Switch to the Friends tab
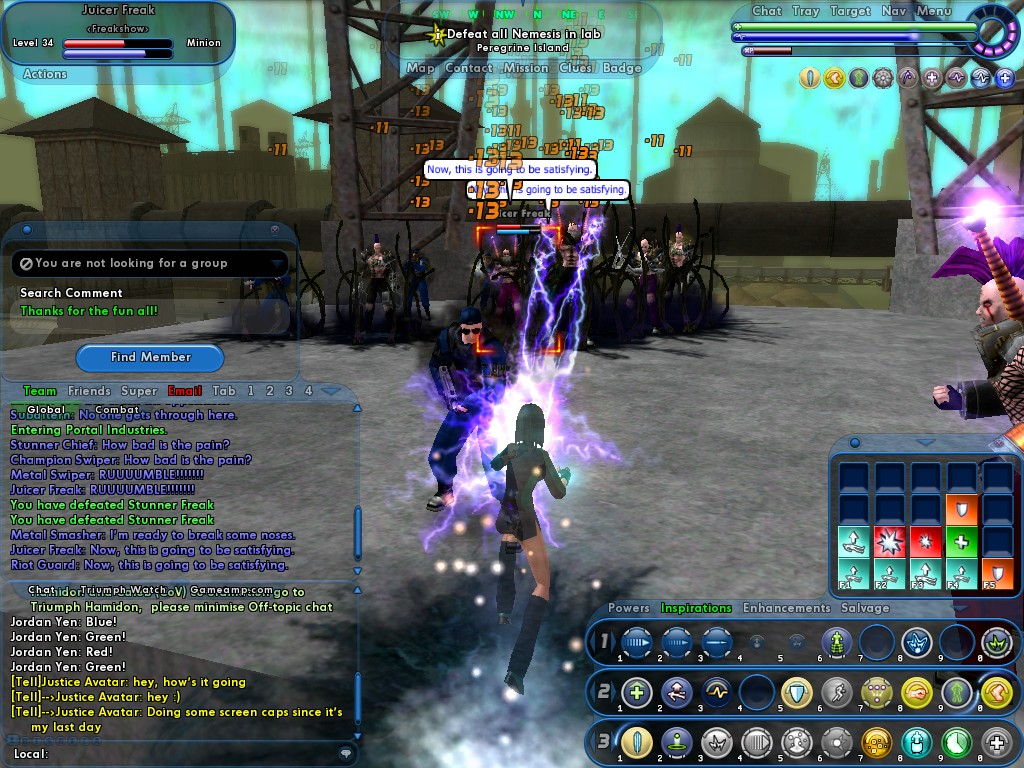The image size is (1024, 768). pos(89,391)
